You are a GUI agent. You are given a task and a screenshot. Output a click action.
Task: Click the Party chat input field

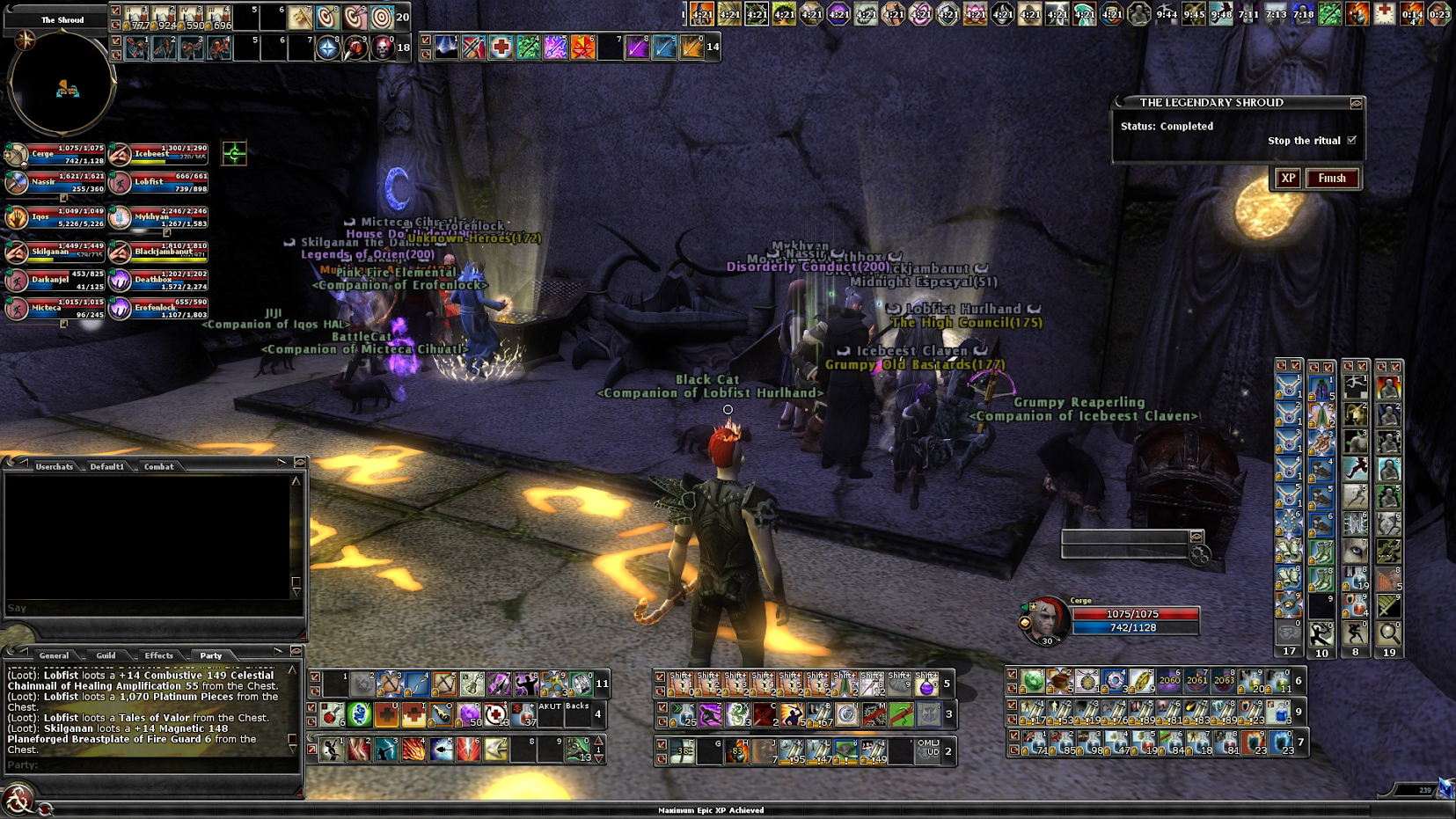coord(150,765)
